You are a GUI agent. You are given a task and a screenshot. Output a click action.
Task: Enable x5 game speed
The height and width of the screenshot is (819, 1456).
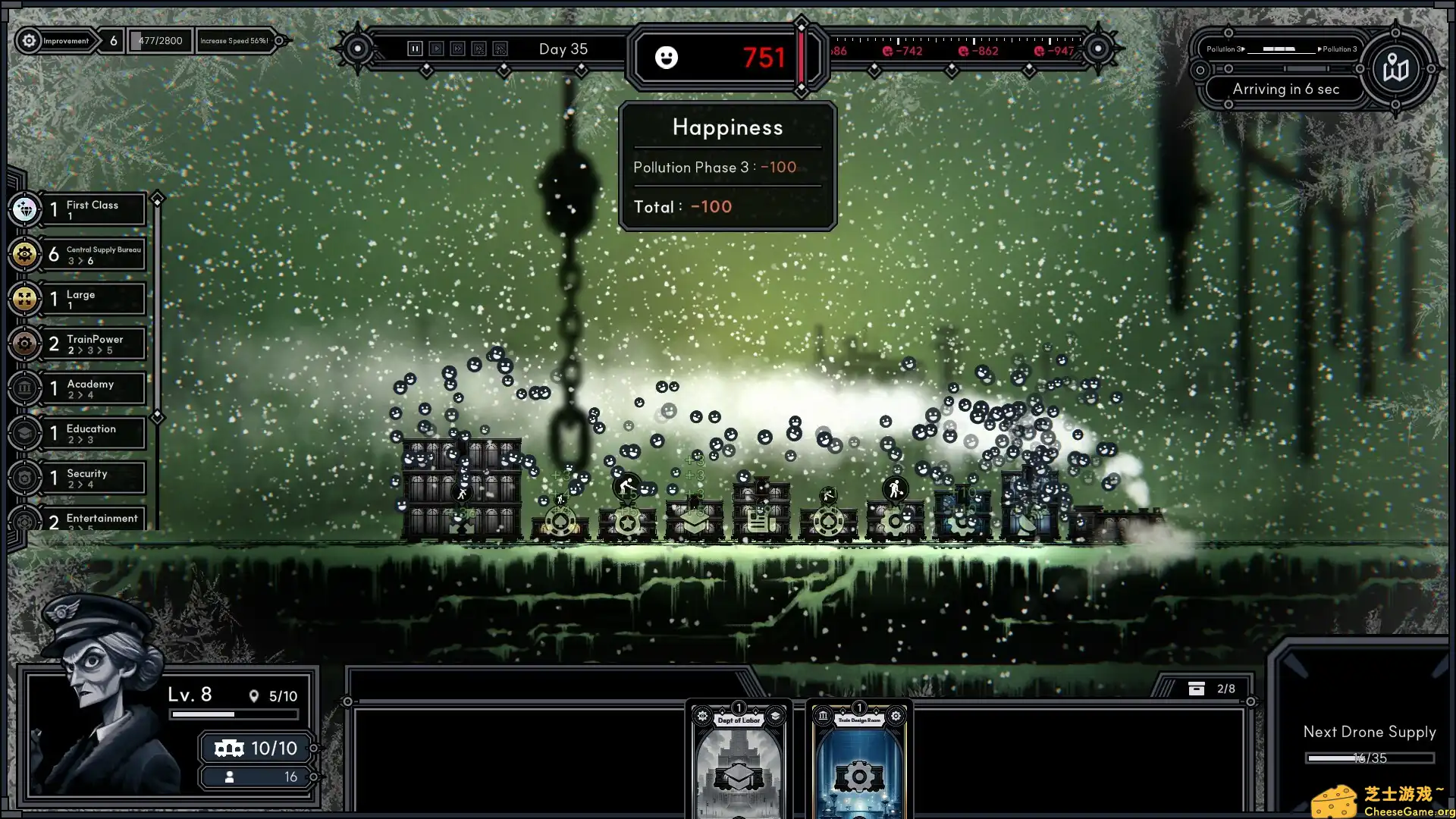tap(479, 48)
